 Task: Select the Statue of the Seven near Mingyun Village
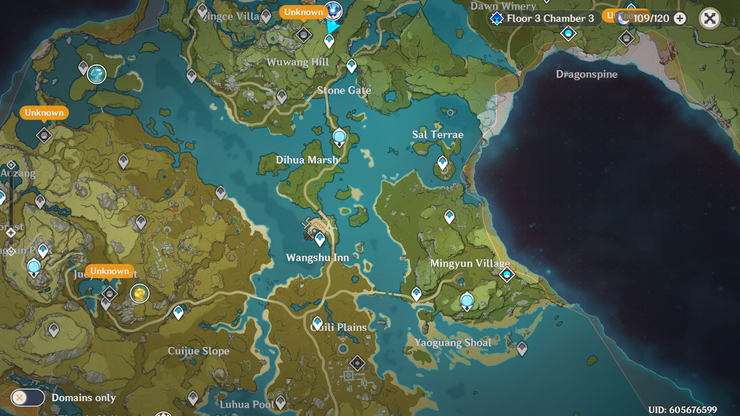(x=466, y=301)
